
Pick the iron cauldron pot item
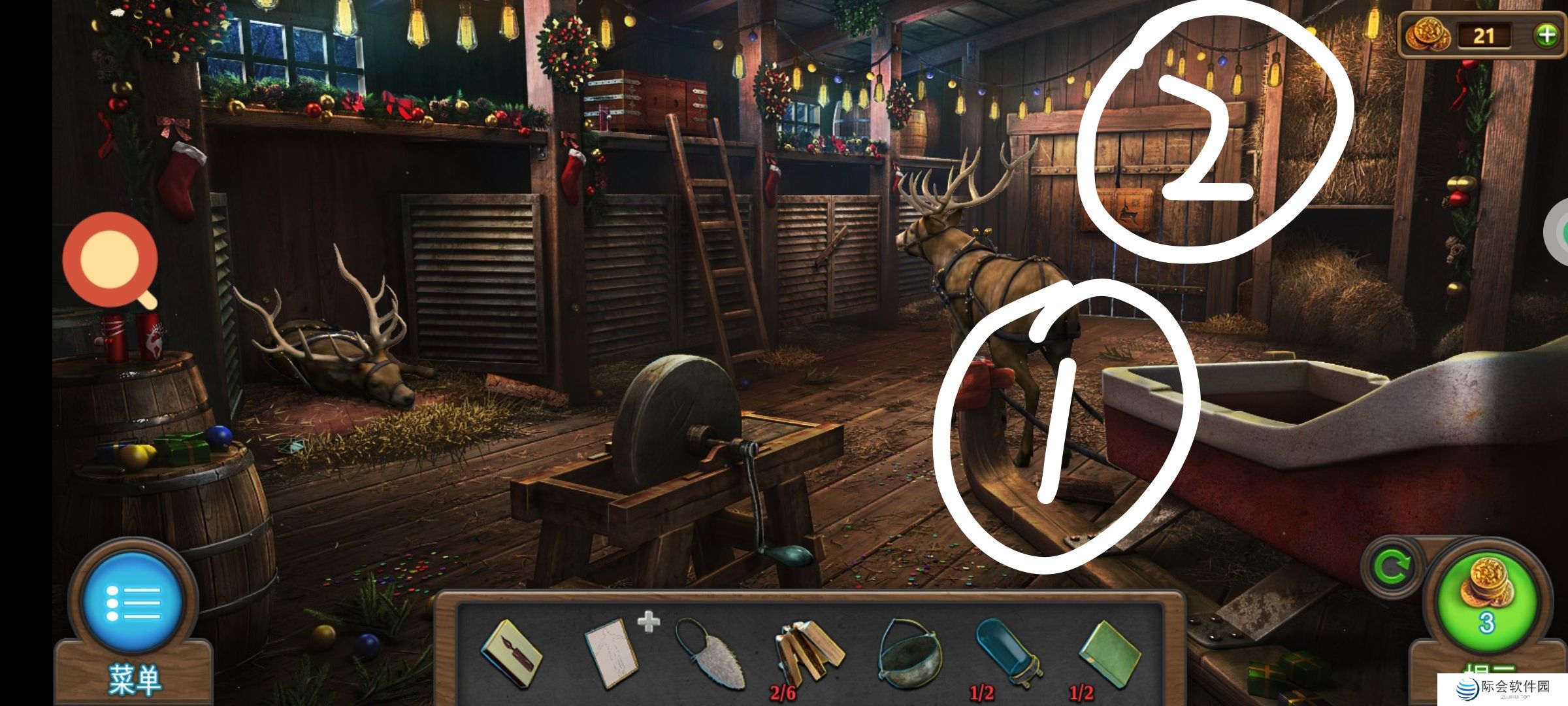point(909,654)
